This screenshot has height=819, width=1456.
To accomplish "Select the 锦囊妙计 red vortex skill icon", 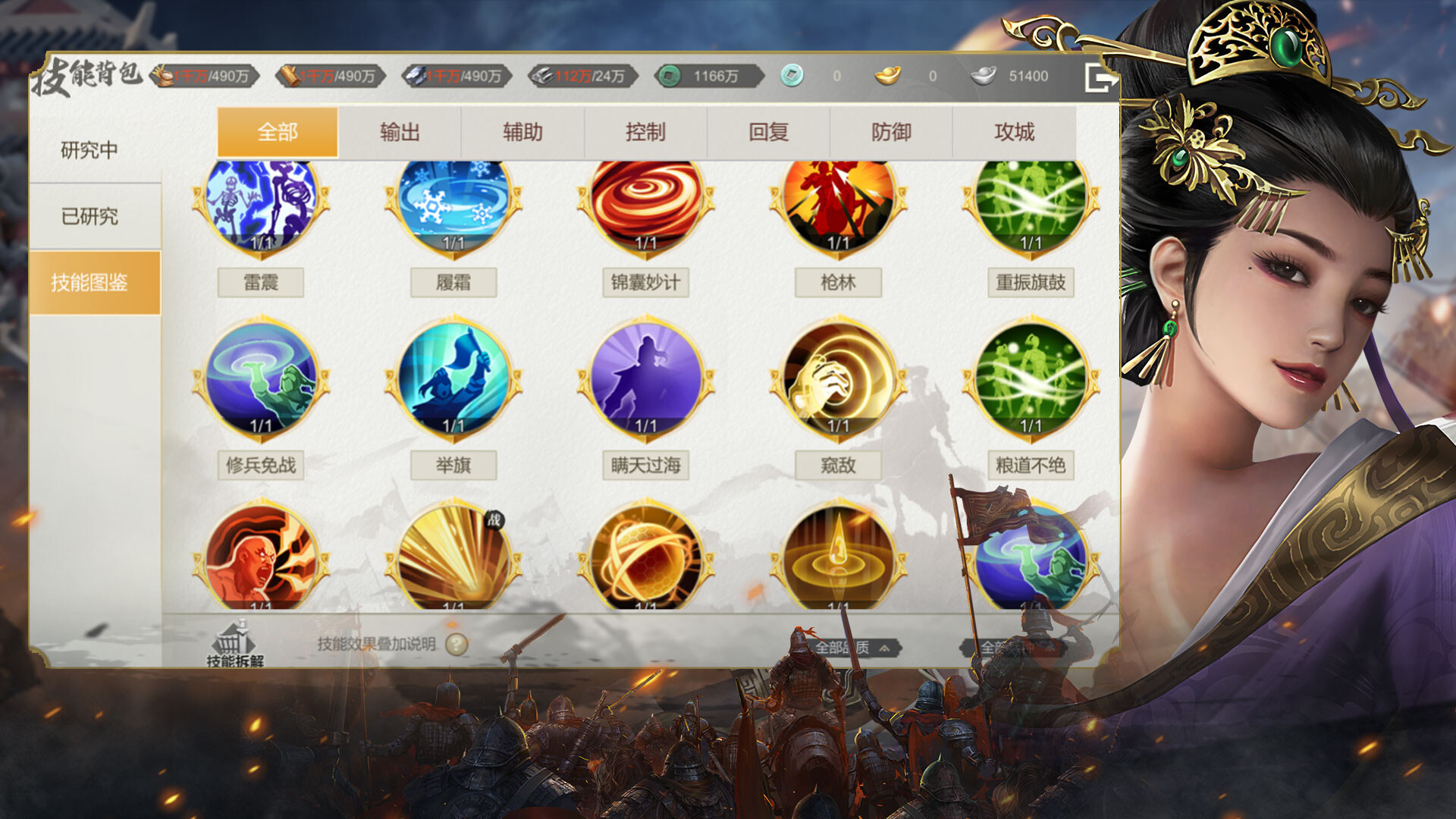I will click(646, 206).
